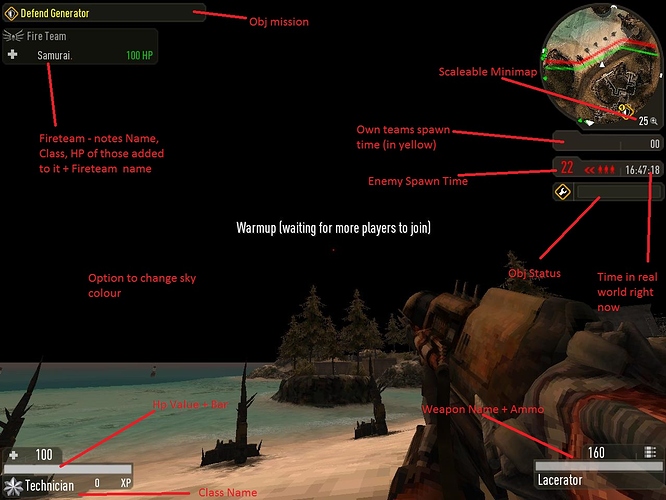Click the fire mode icon beside ammo
This screenshot has height=500, width=666.
click(x=650, y=453)
